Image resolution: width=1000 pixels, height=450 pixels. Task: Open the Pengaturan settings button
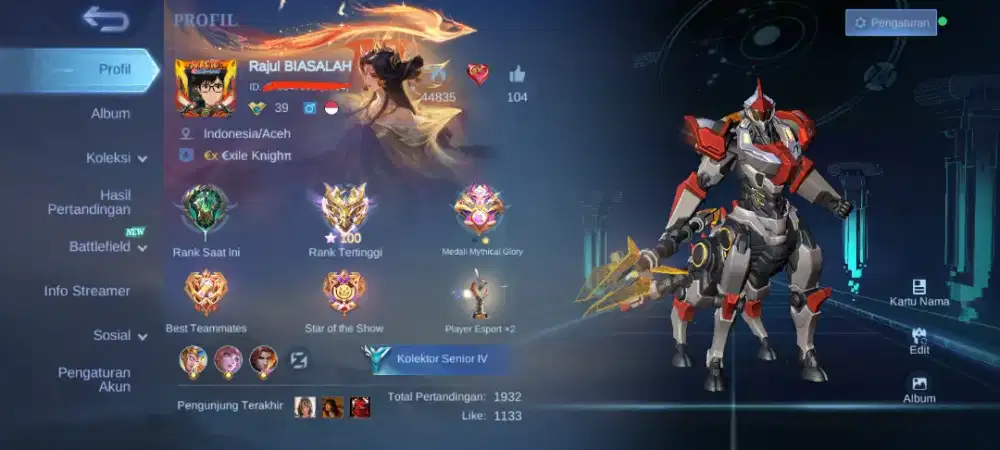(890, 22)
